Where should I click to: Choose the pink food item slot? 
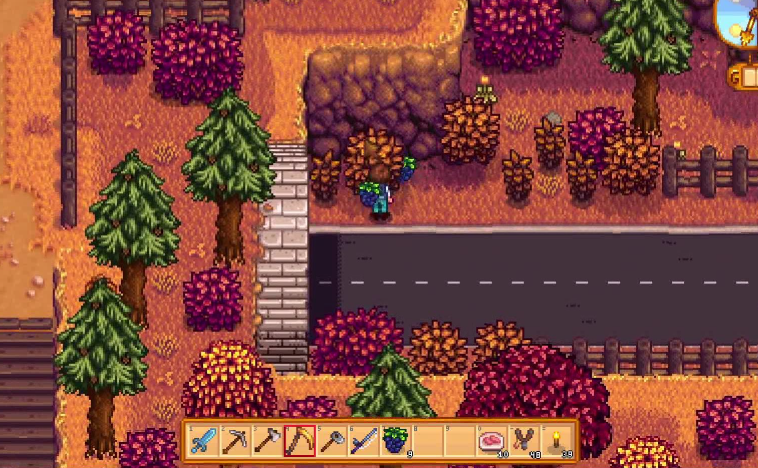point(491,440)
